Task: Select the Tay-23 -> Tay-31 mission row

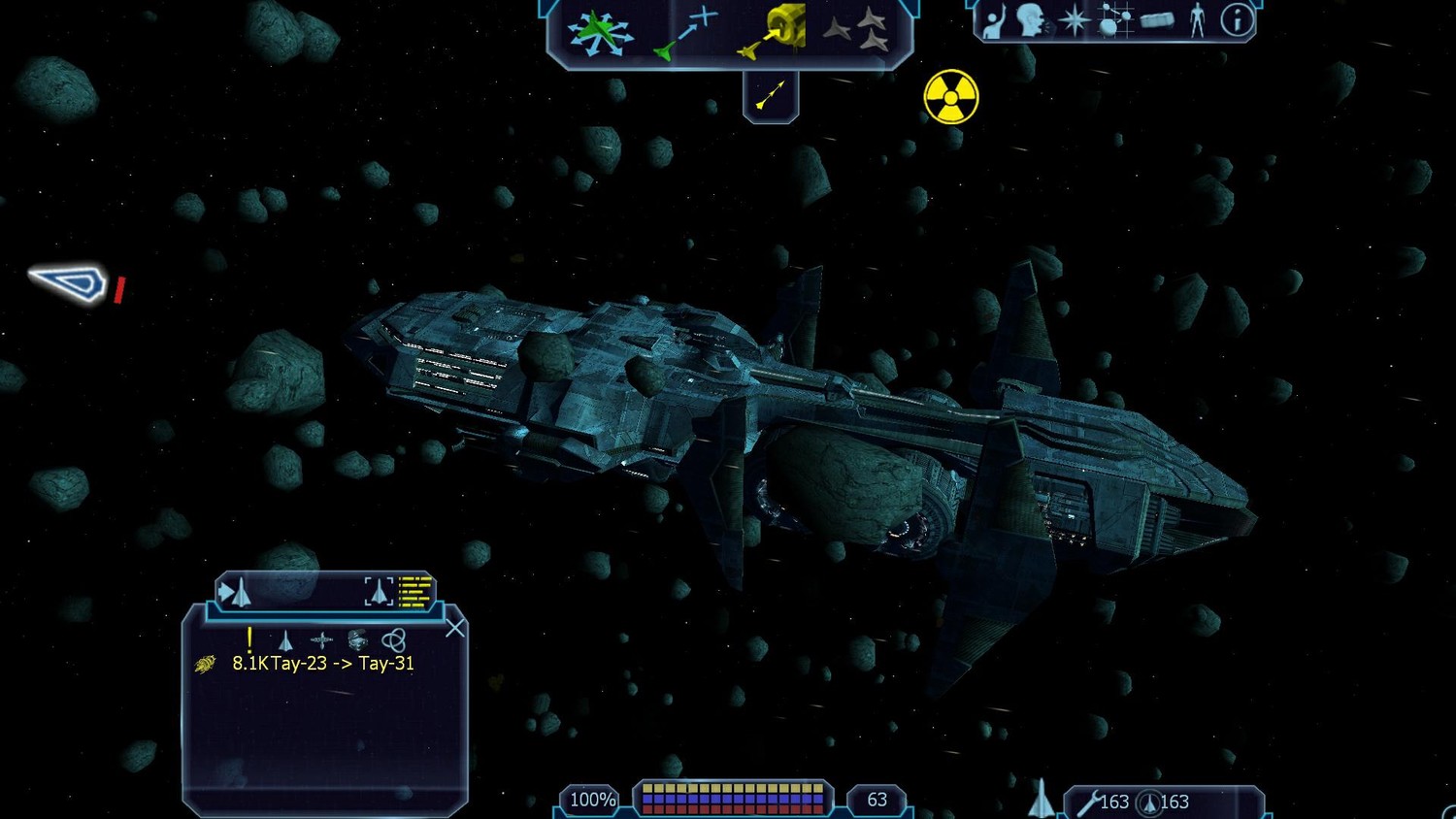Action: coord(322,664)
